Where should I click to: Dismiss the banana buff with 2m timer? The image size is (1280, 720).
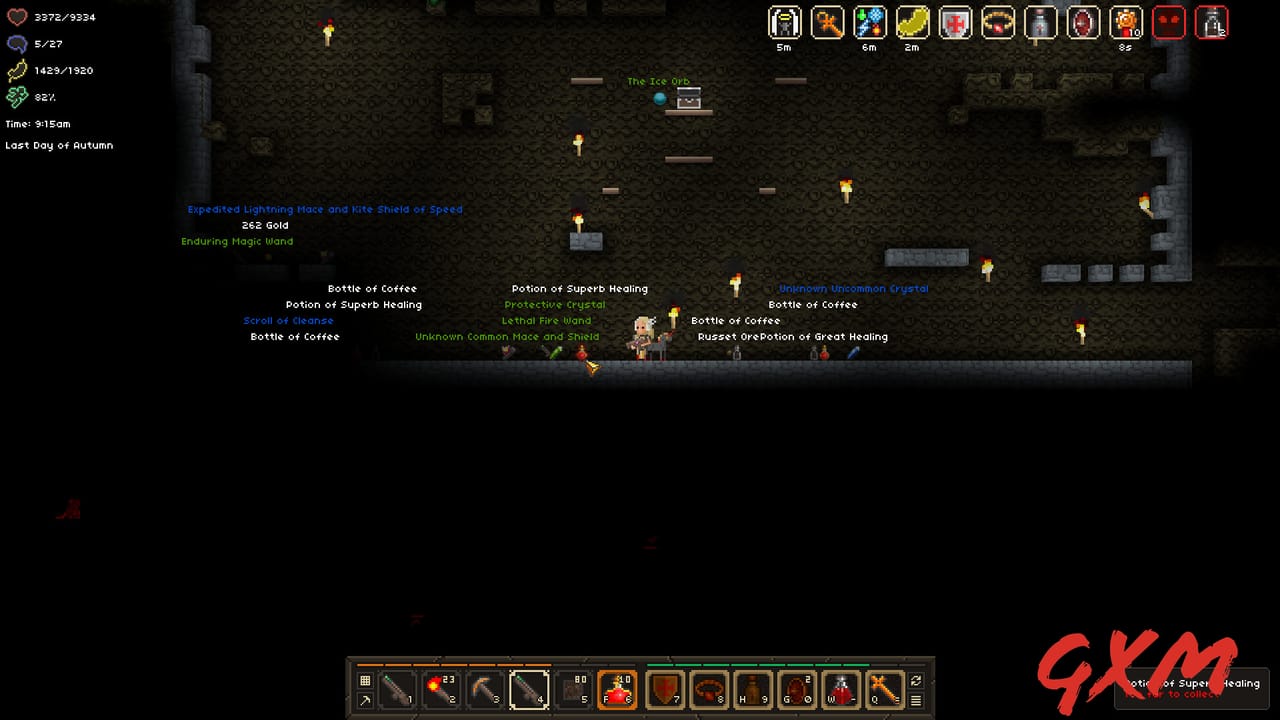(912, 23)
